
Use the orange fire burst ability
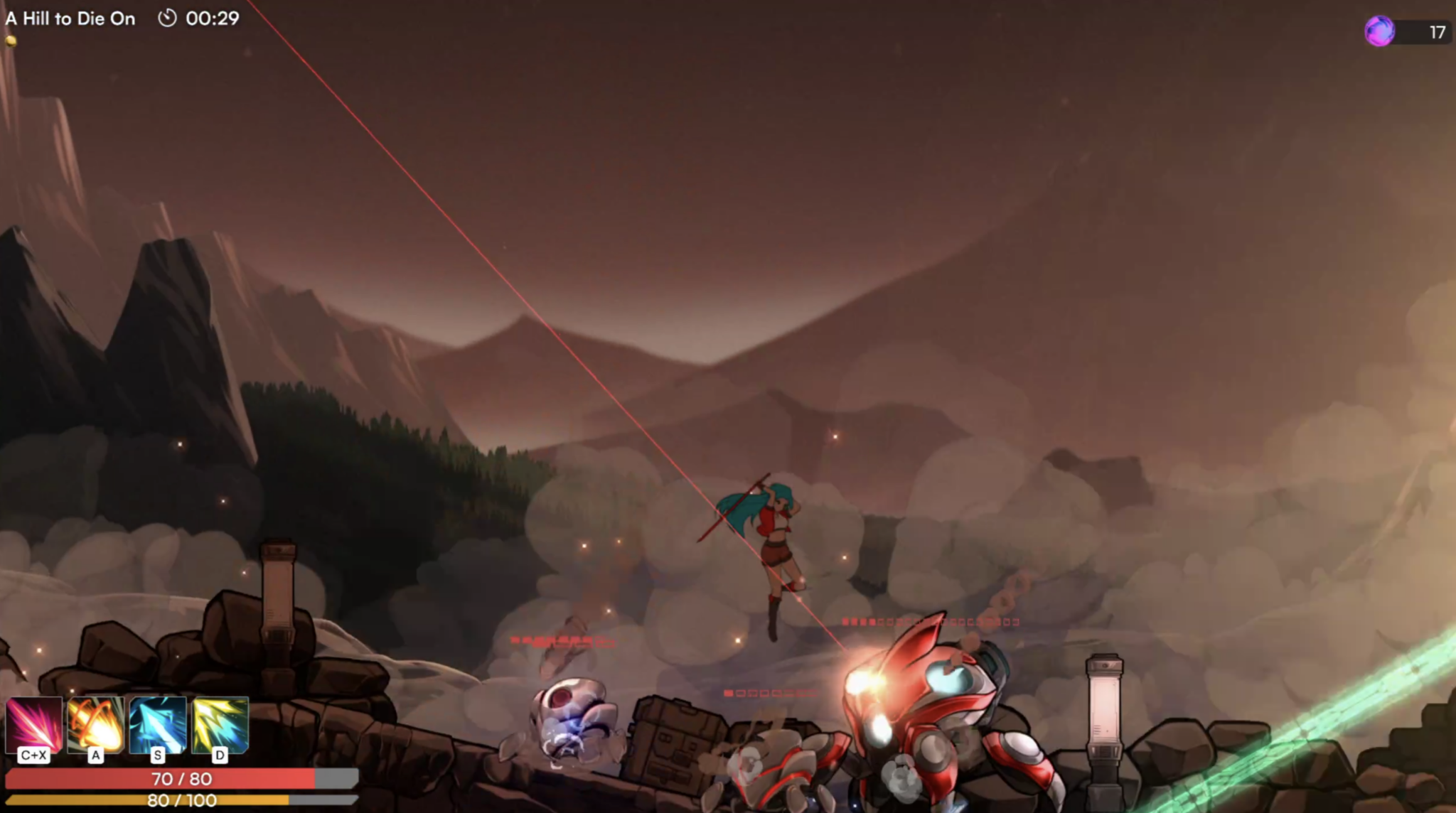click(95, 725)
